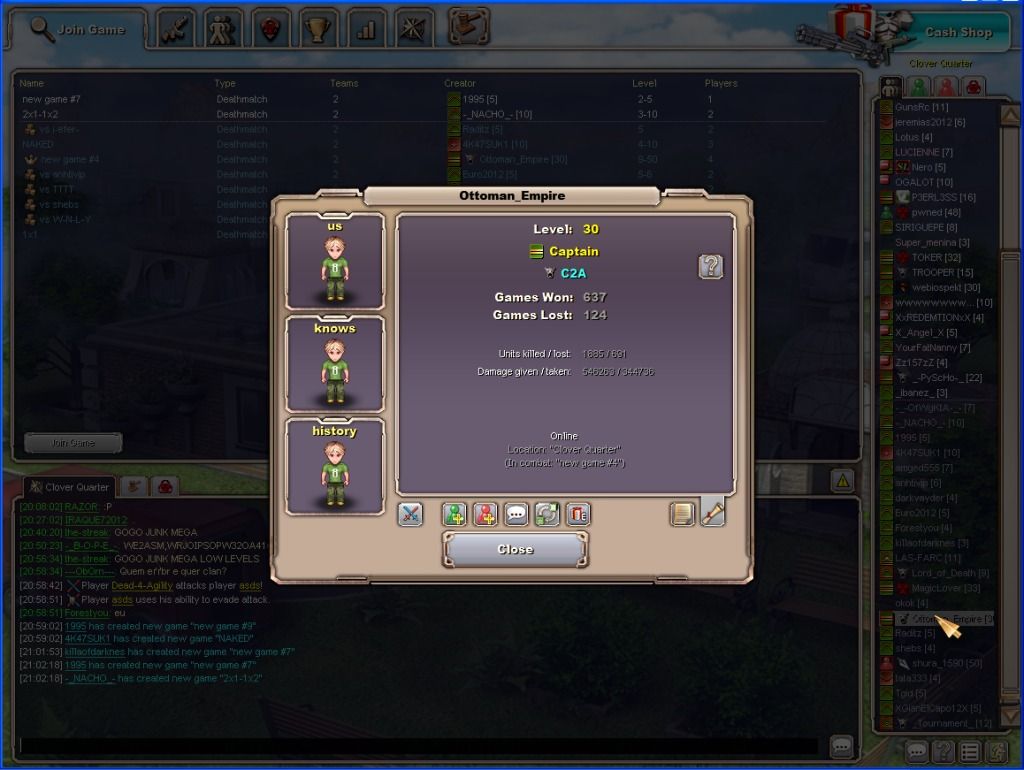Switch to the rolled scroll tab
Image resolution: width=1024 pixels, height=770 pixels.
pyautogui.click(x=712, y=512)
